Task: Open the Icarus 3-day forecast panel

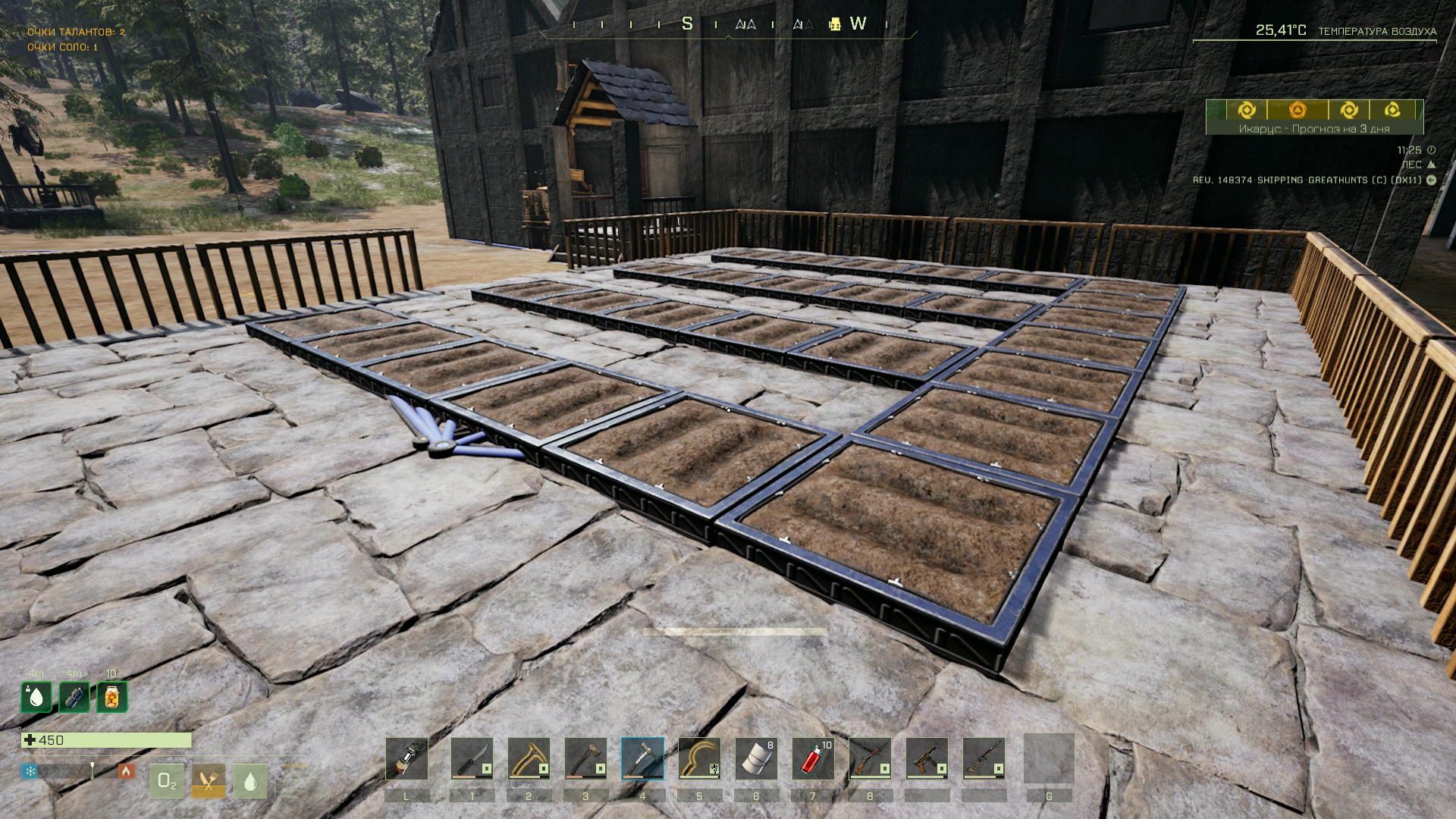Action: (1314, 128)
